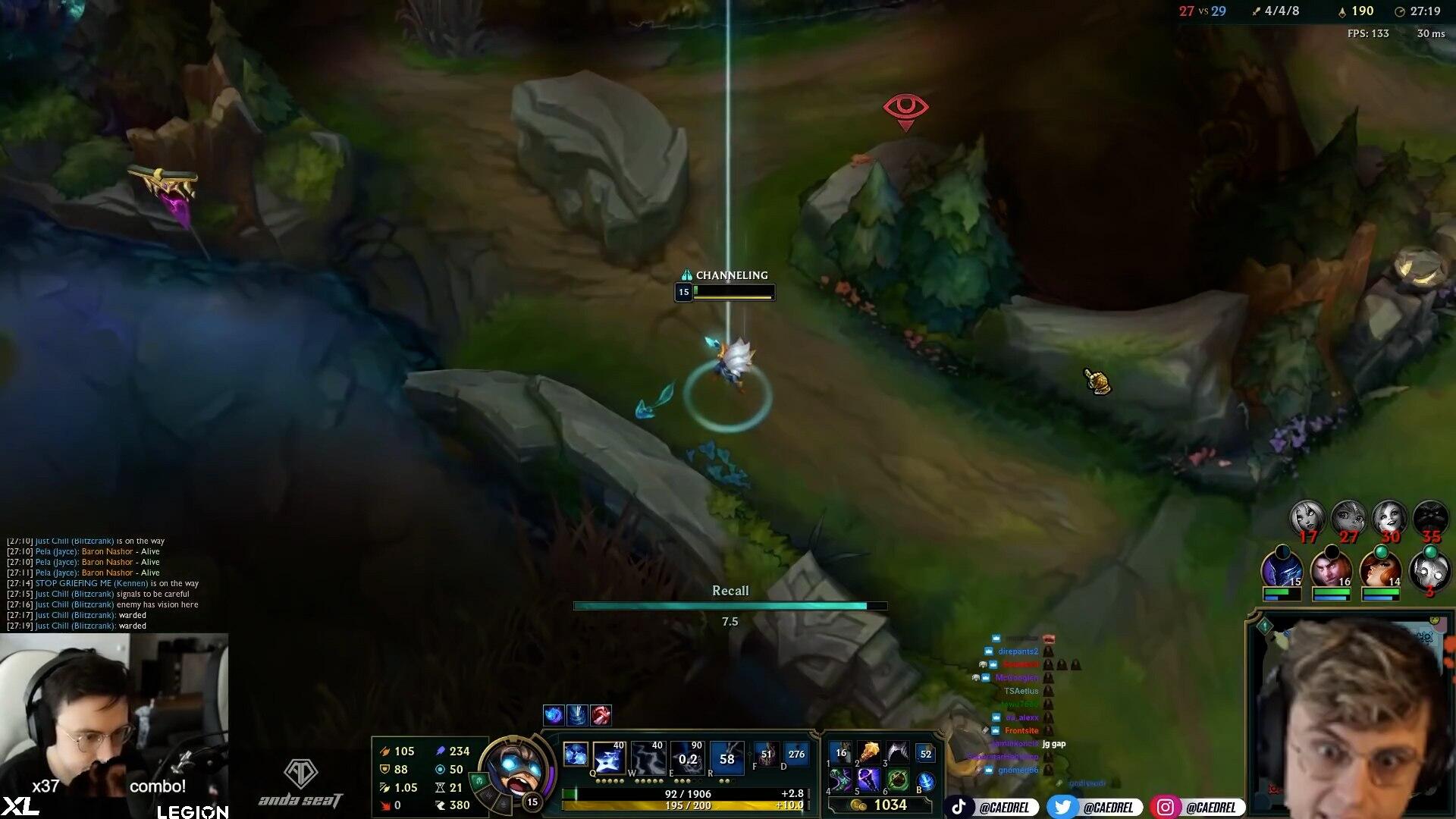The width and height of the screenshot is (1456, 819).
Task: Use the trinket showing 52 cooldown
Action: point(925,754)
